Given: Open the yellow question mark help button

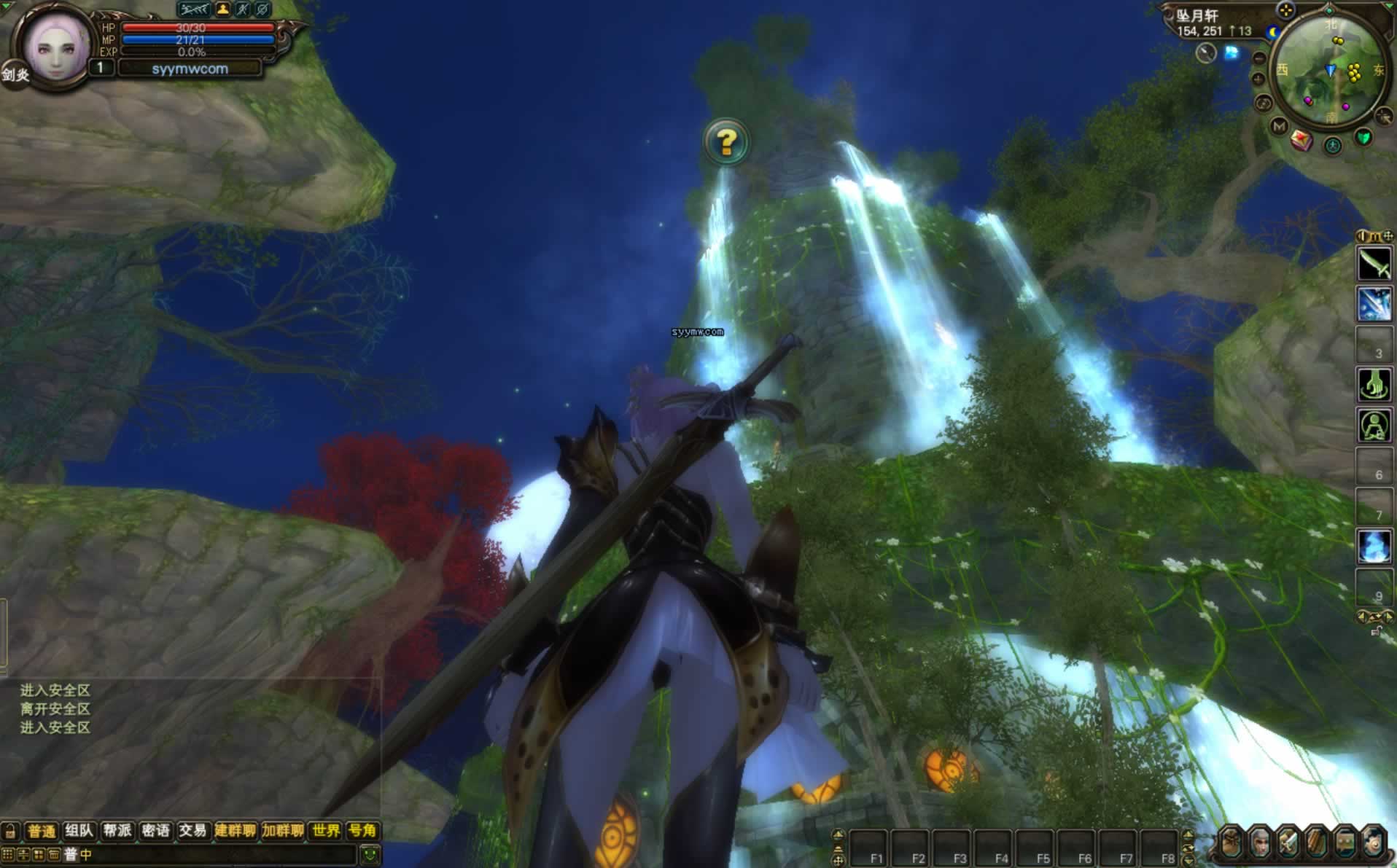Looking at the screenshot, I should click(x=725, y=141).
